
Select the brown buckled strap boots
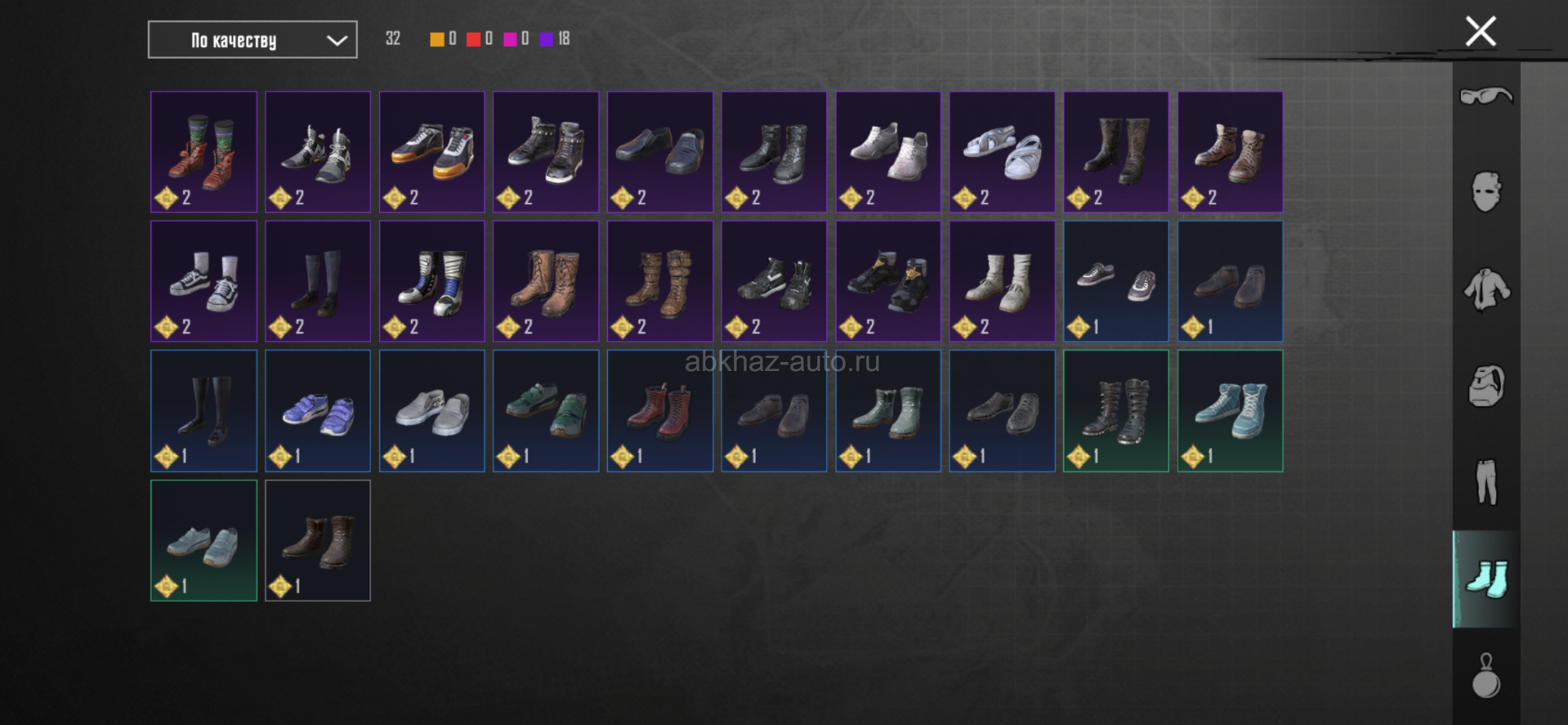click(x=659, y=281)
